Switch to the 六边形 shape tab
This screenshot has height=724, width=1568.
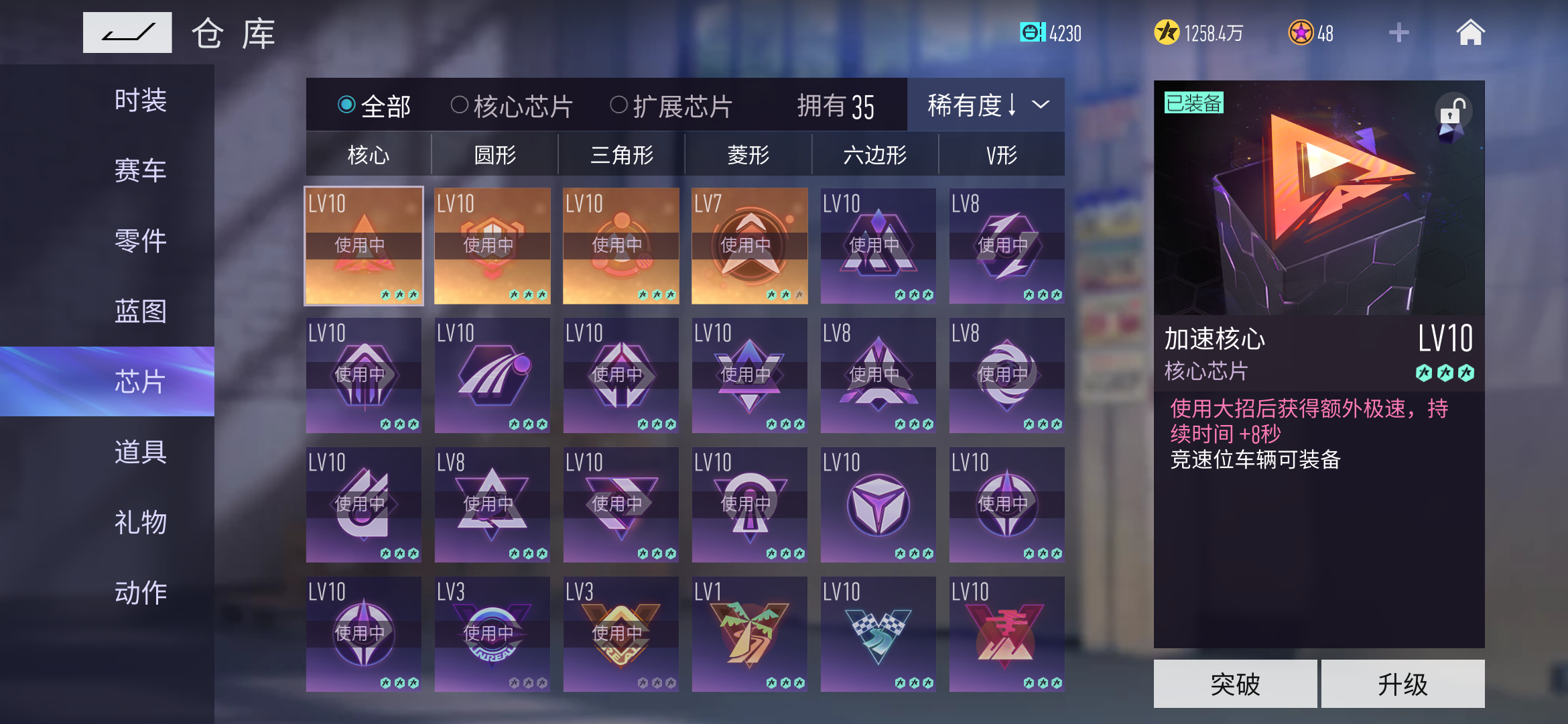pyautogui.click(x=875, y=154)
